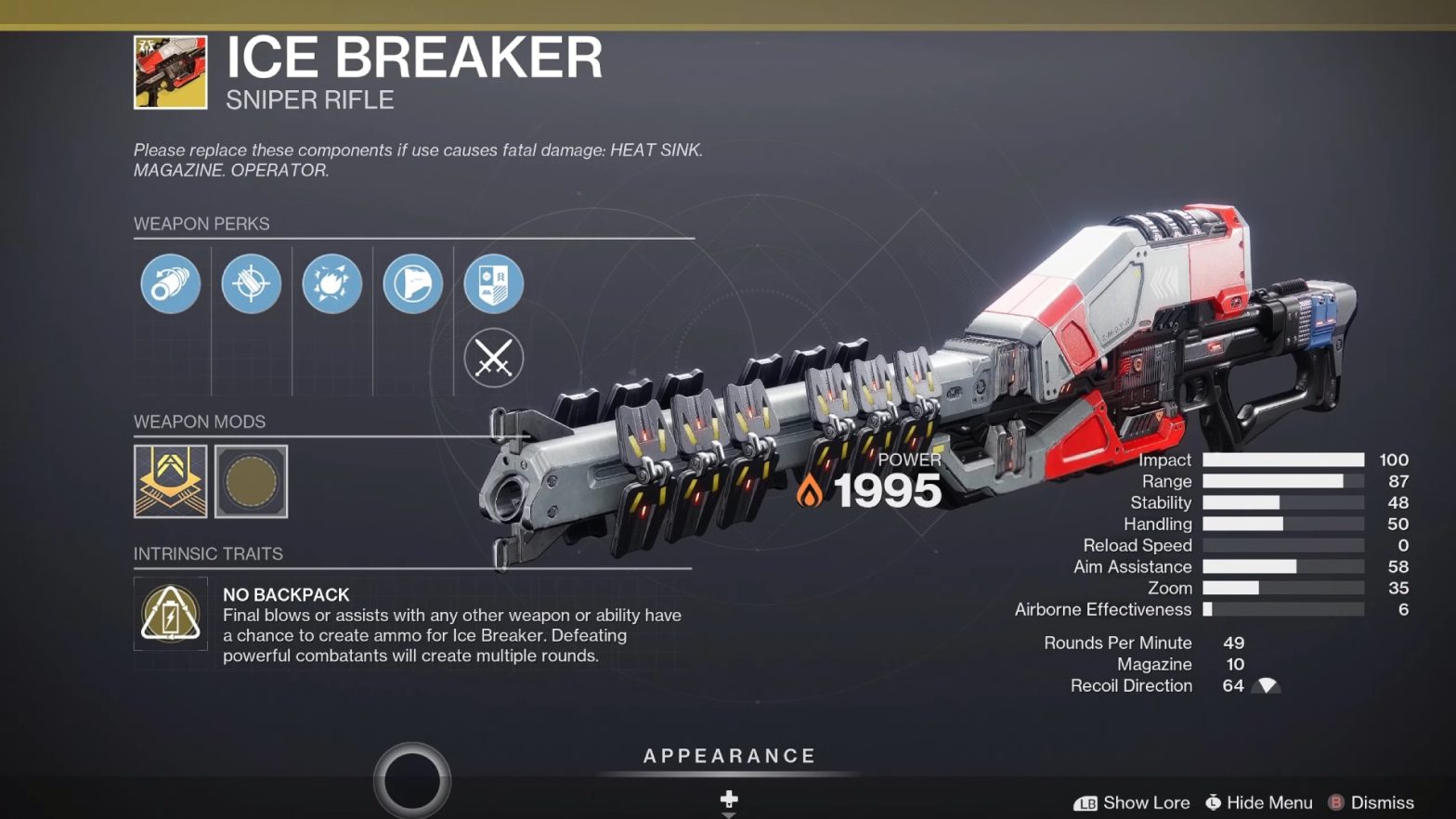Image resolution: width=1456 pixels, height=819 pixels.
Task: Switch to the Appearance tab
Action: click(x=730, y=755)
